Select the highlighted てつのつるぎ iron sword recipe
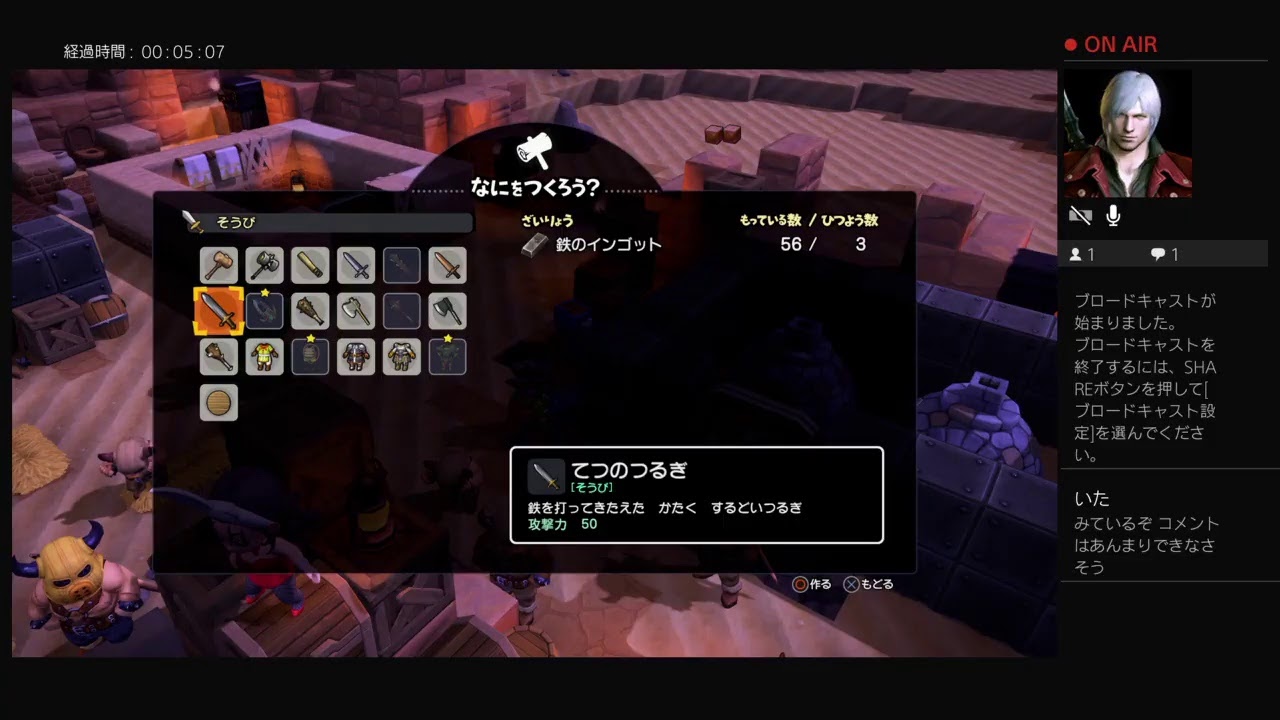 tap(219, 311)
